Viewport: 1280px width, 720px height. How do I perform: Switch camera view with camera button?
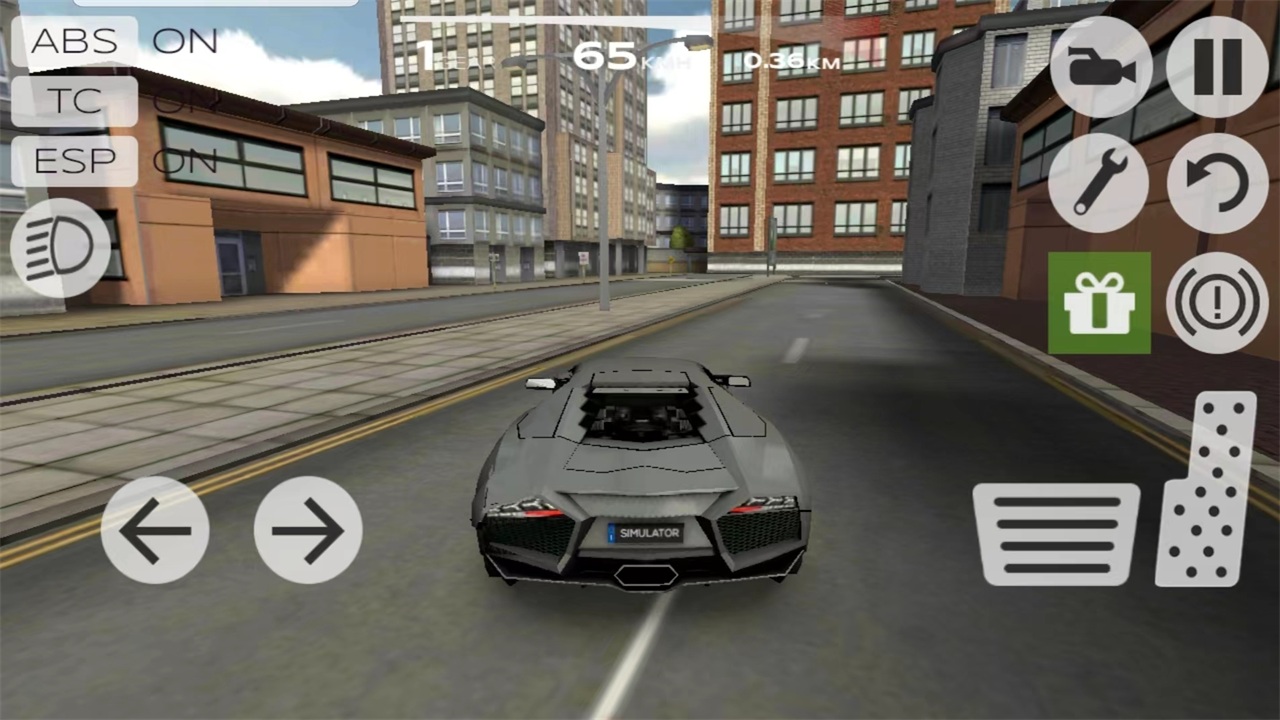(x=1101, y=67)
